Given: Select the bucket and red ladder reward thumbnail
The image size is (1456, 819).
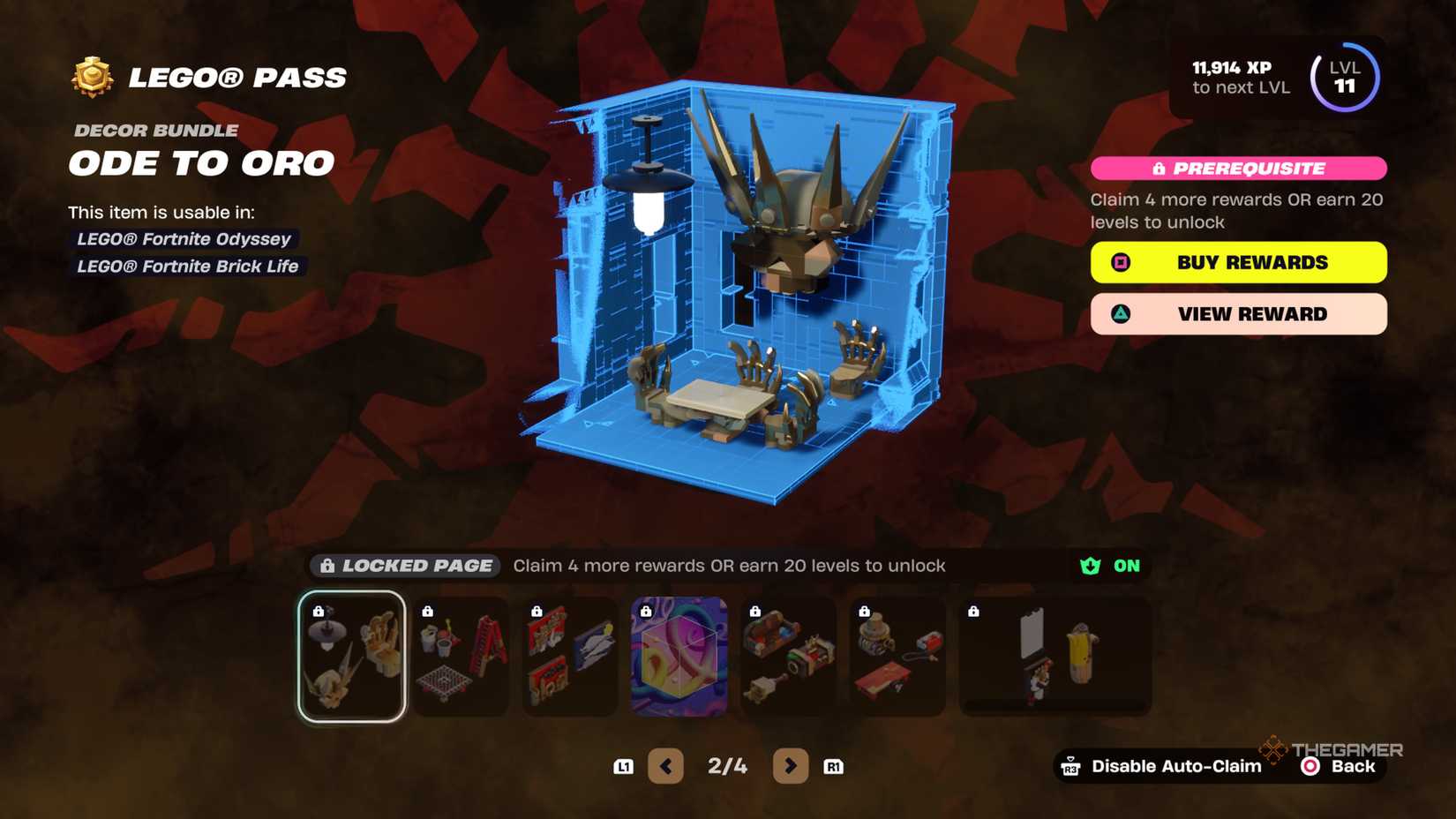Looking at the screenshot, I should 461,654.
